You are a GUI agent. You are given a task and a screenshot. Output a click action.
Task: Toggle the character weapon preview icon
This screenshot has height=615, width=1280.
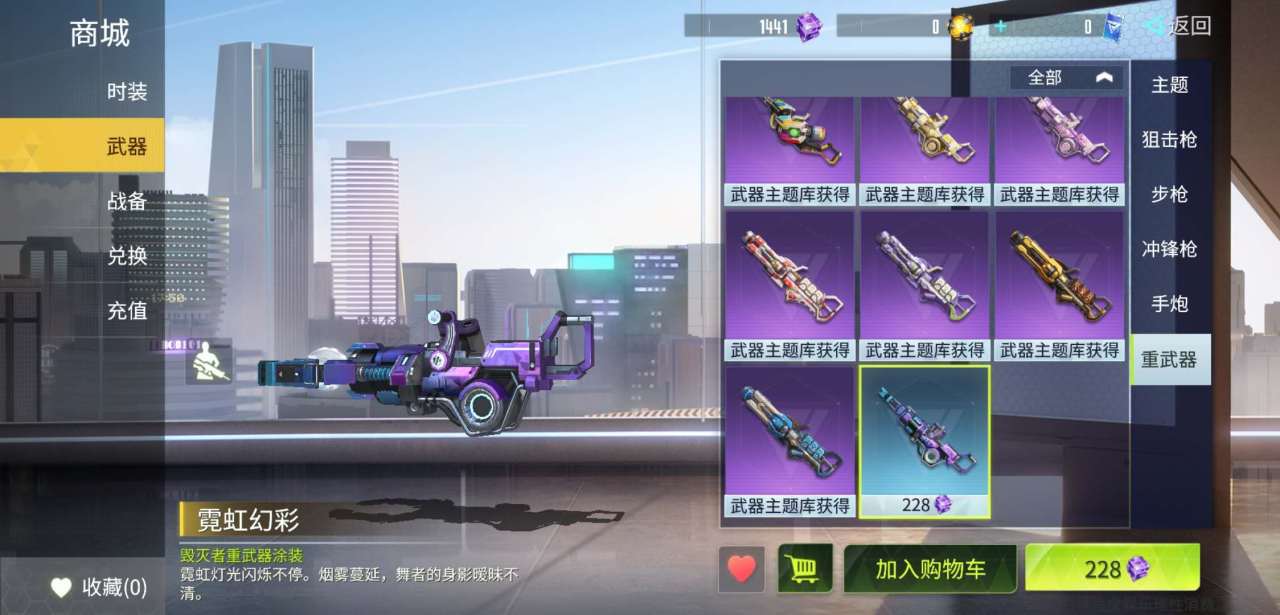point(209,364)
